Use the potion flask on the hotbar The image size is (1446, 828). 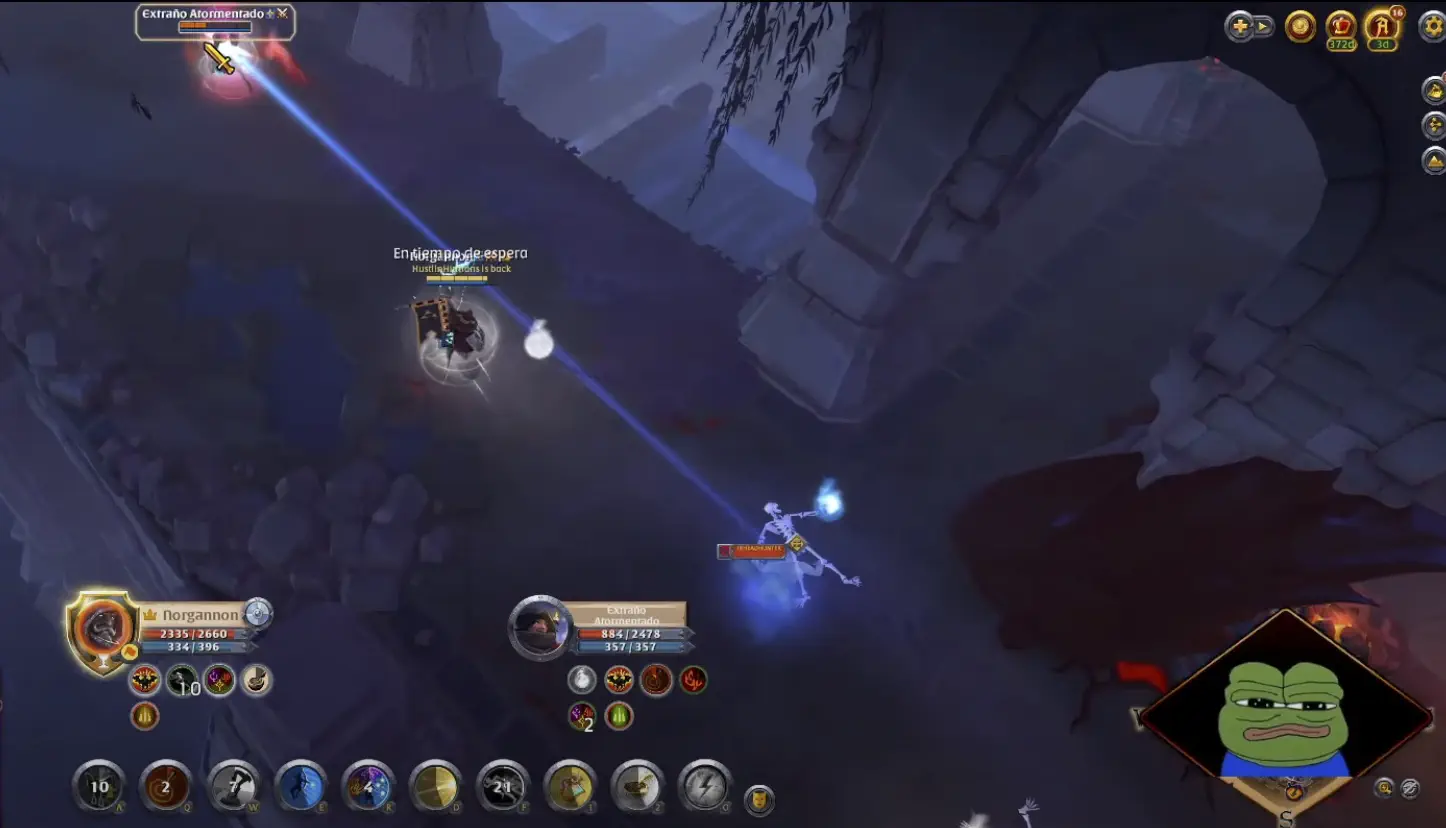[x=570, y=787]
